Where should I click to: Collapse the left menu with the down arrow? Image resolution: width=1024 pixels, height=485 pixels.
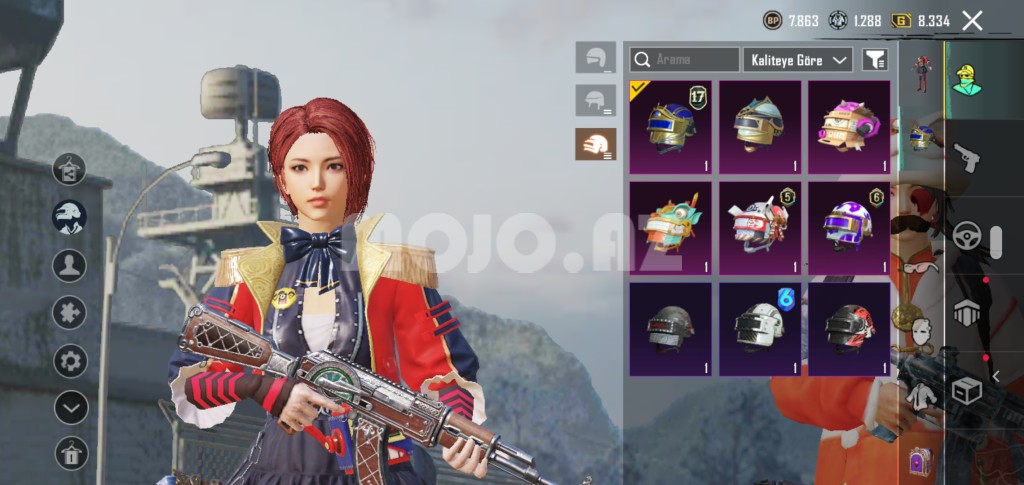pyautogui.click(x=70, y=407)
